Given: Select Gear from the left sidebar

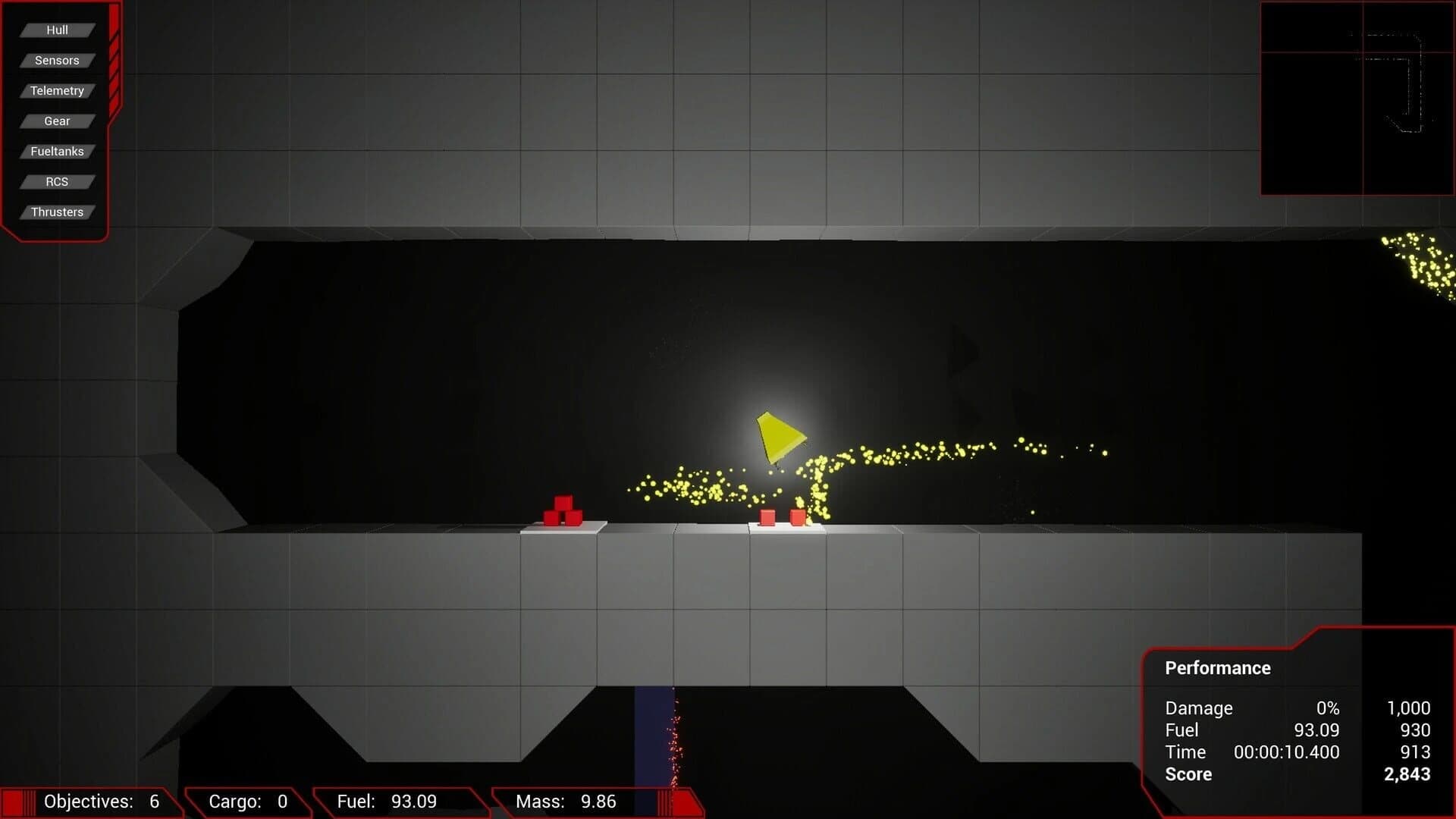Looking at the screenshot, I should click(x=57, y=121).
